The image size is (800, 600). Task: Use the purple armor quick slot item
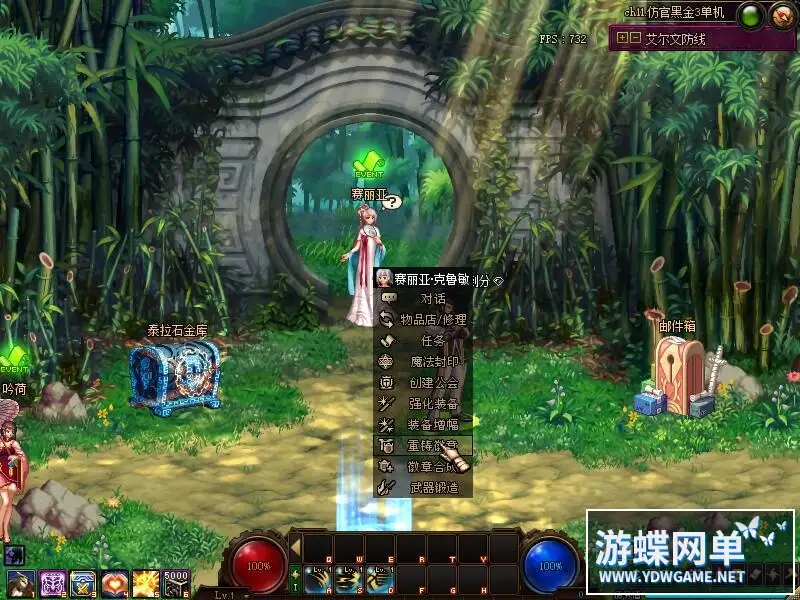52,582
